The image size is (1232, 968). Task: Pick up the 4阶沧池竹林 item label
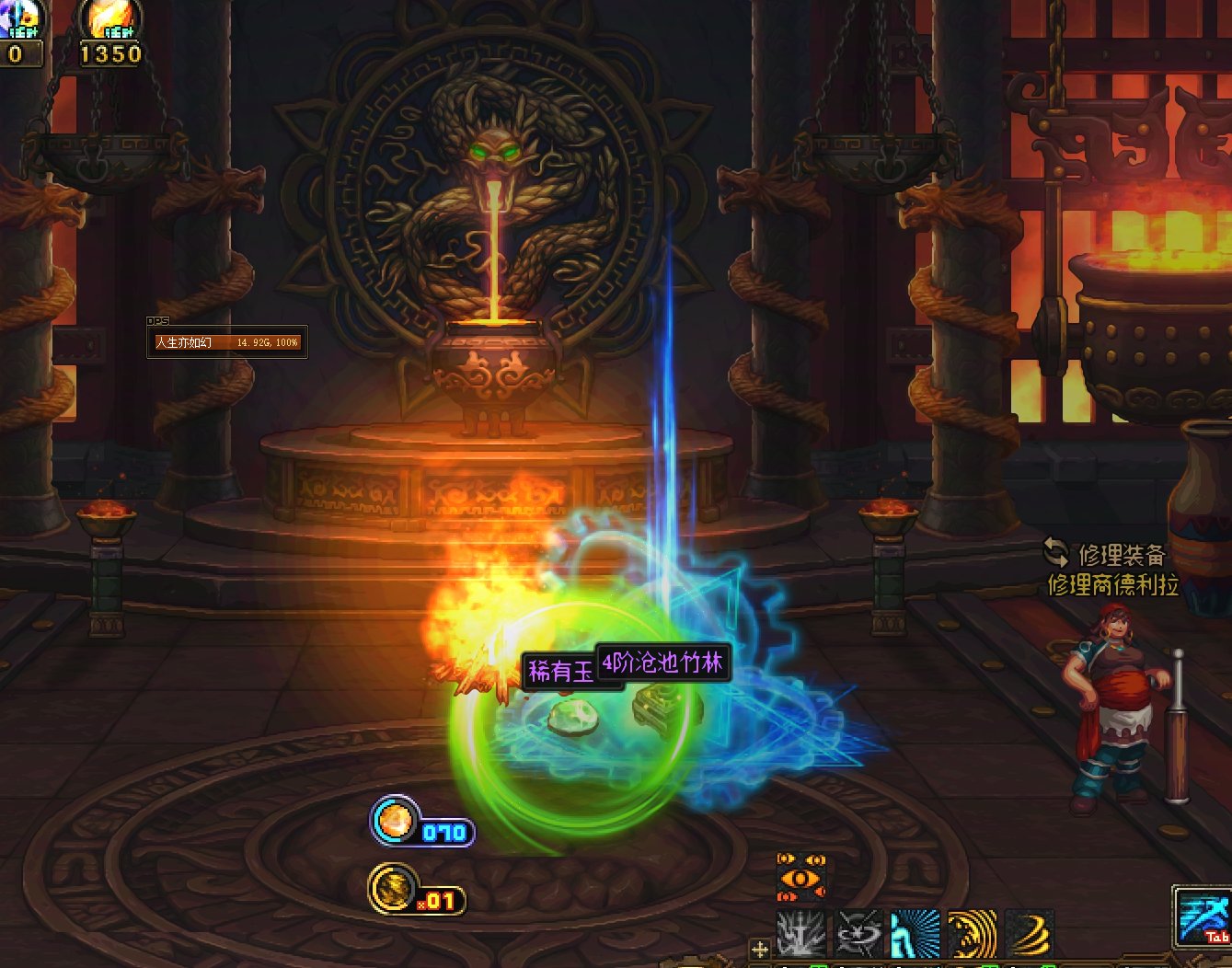[x=663, y=663]
